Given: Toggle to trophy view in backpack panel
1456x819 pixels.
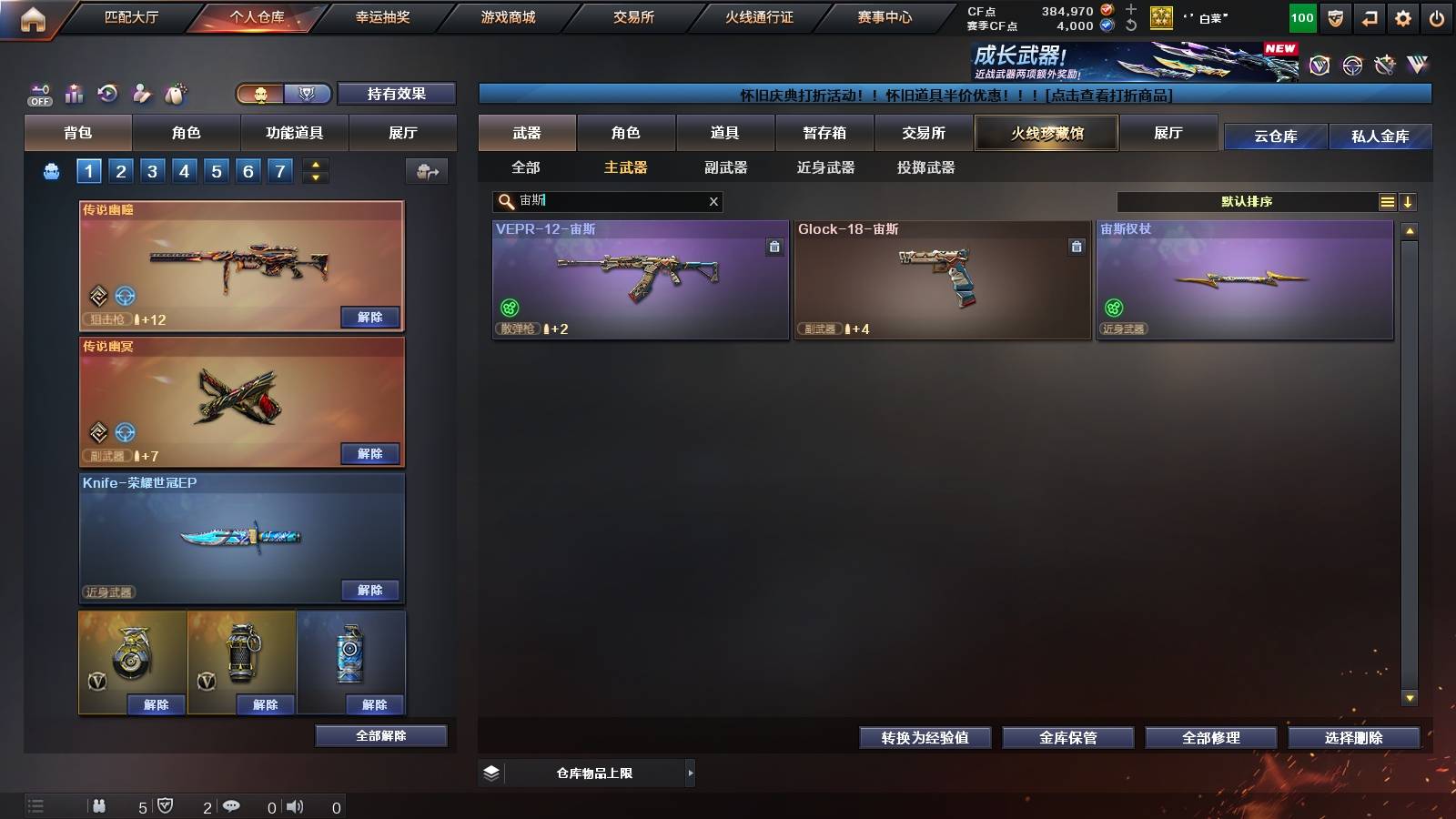Looking at the screenshot, I should coord(308,94).
